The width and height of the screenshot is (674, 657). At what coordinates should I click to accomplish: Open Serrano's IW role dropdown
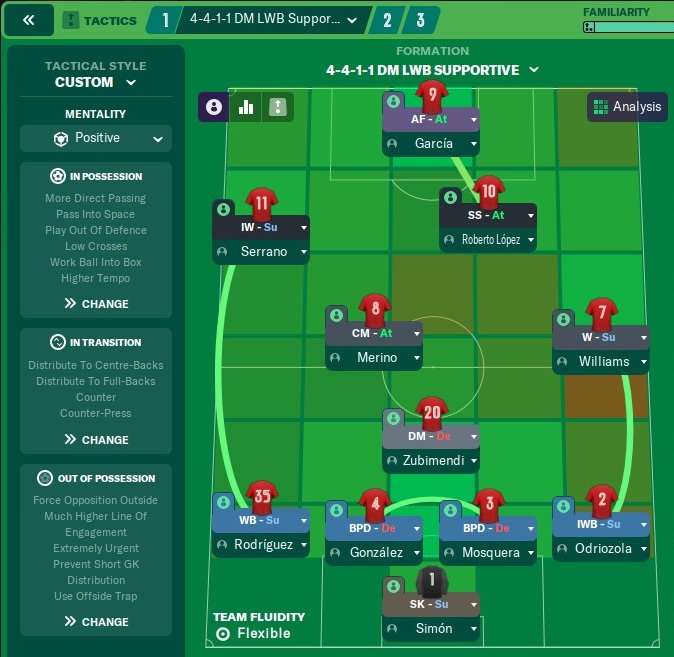click(x=303, y=227)
